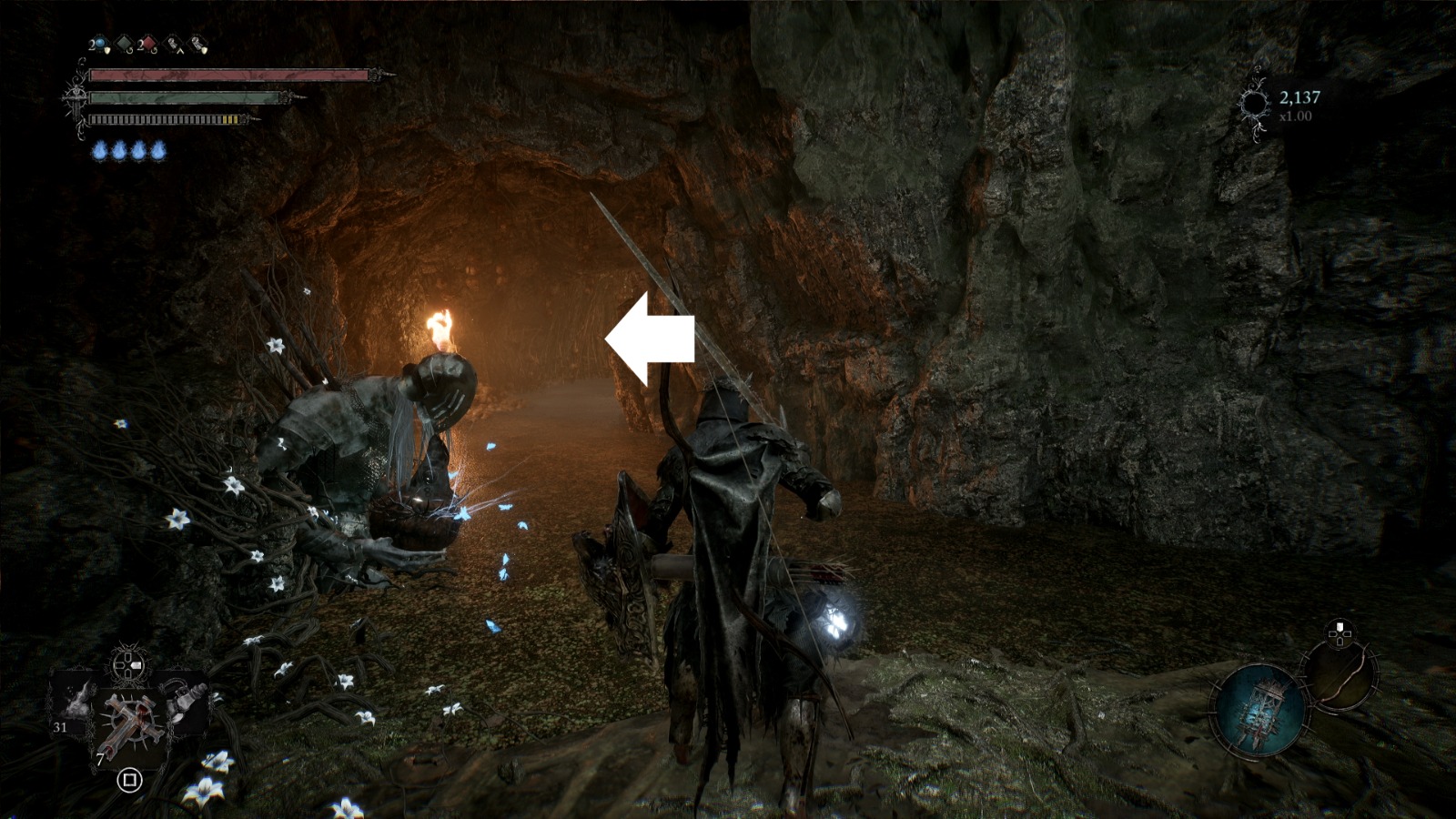1456x819 pixels.
Task: Click the Square button prompt circle
Action: tap(129, 780)
